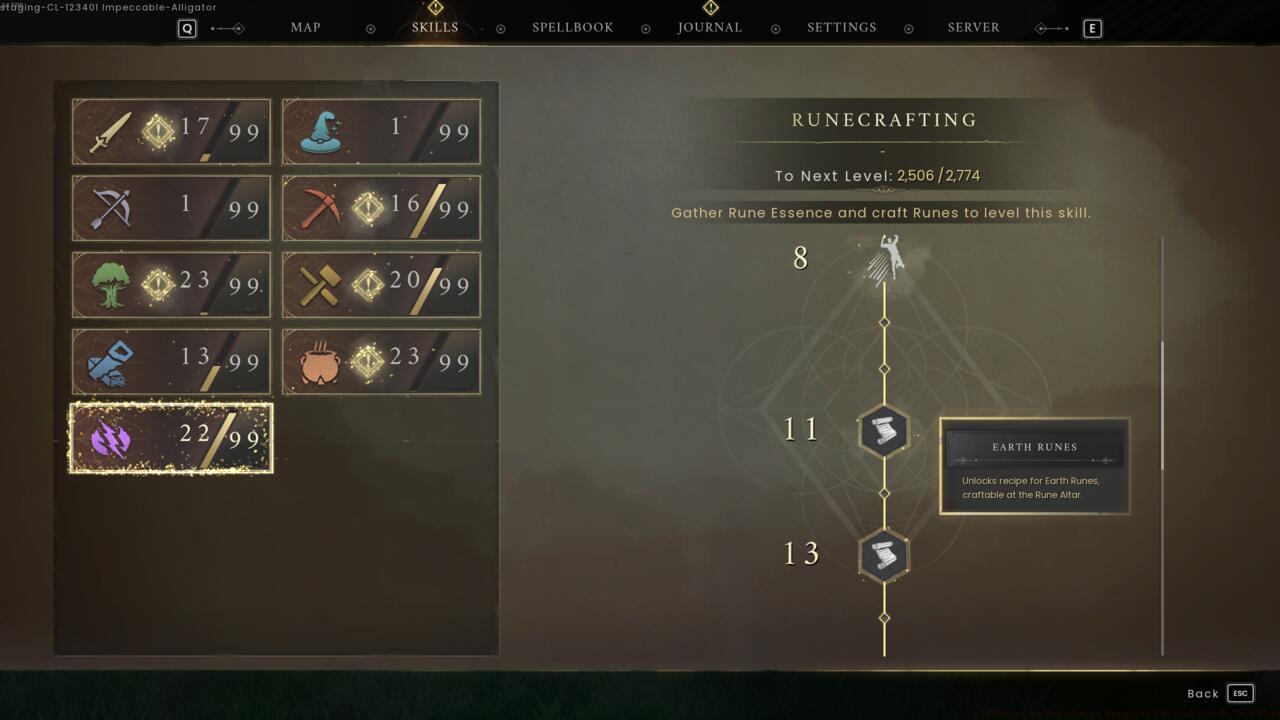The image size is (1280, 720).
Task: Open the SETTINGS menu
Action: [841, 27]
